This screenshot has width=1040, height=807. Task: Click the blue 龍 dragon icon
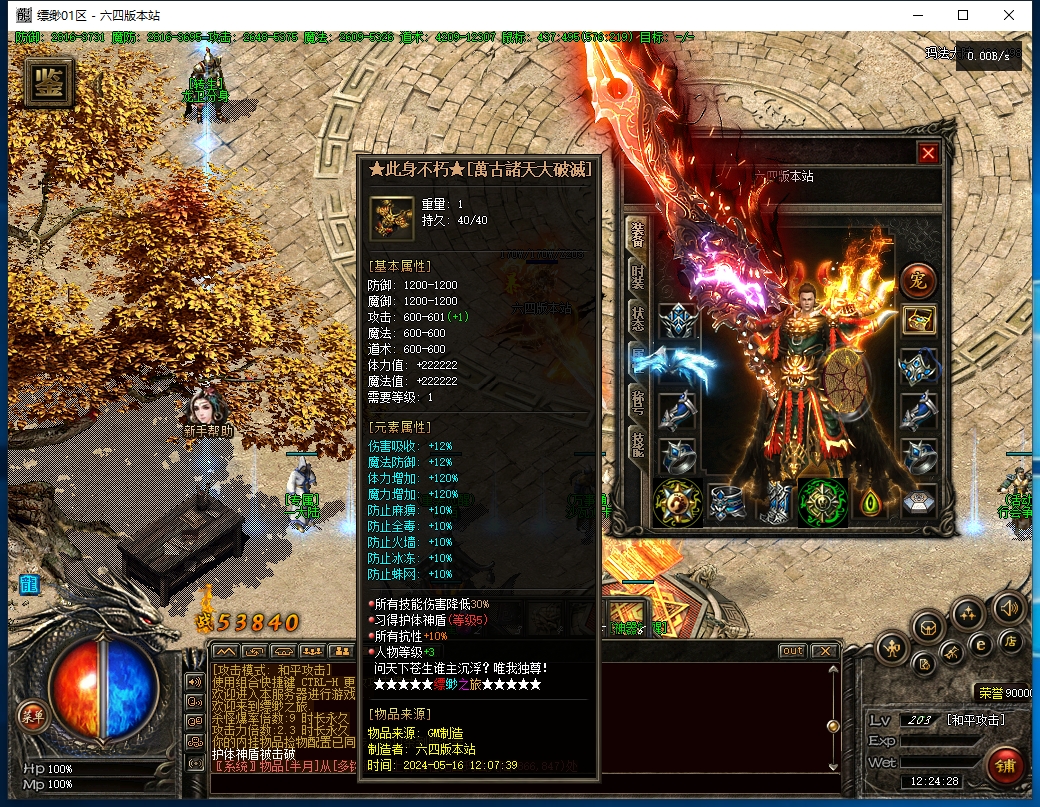pyautogui.click(x=28, y=584)
